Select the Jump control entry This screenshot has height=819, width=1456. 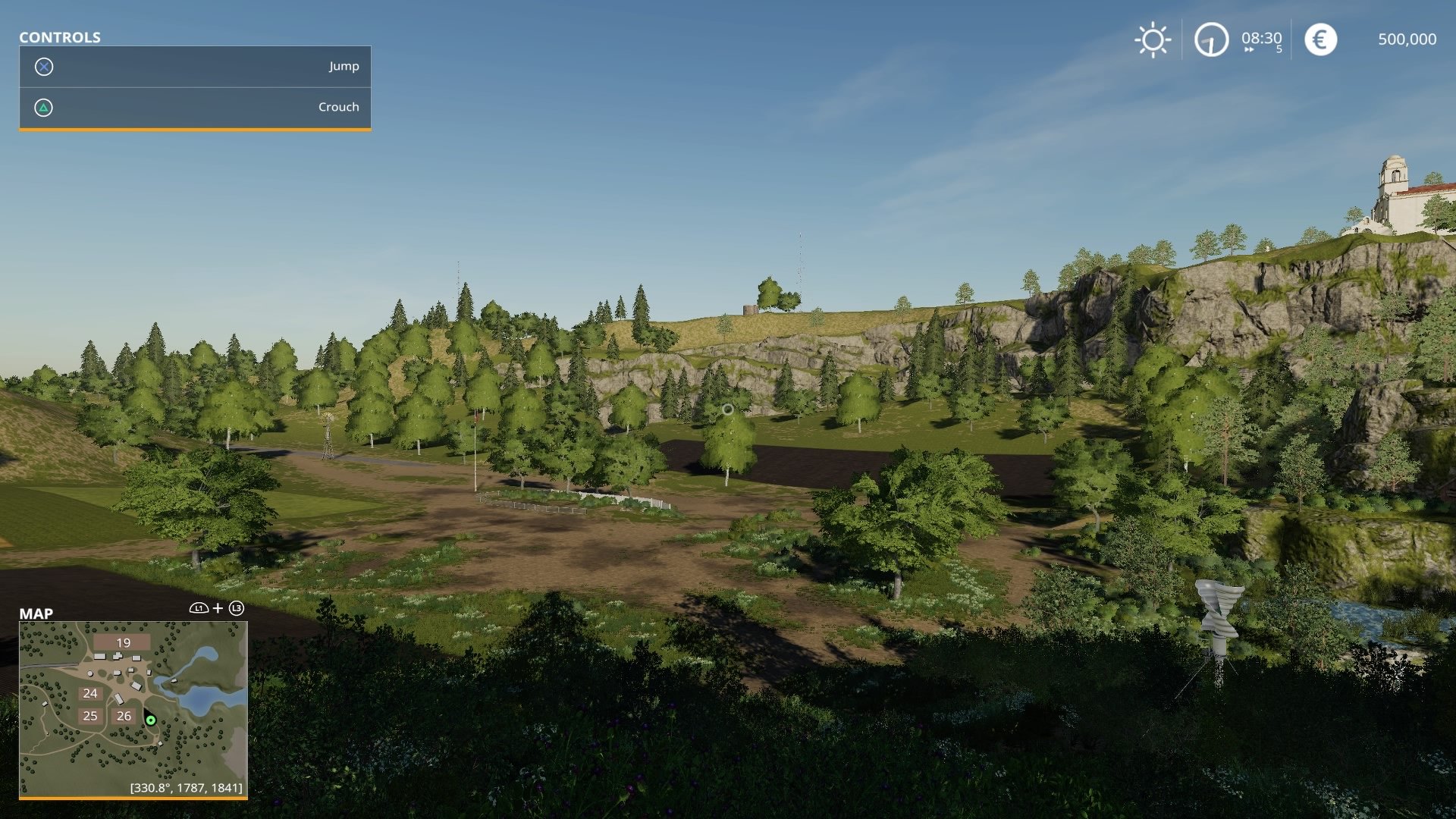(x=344, y=67)
